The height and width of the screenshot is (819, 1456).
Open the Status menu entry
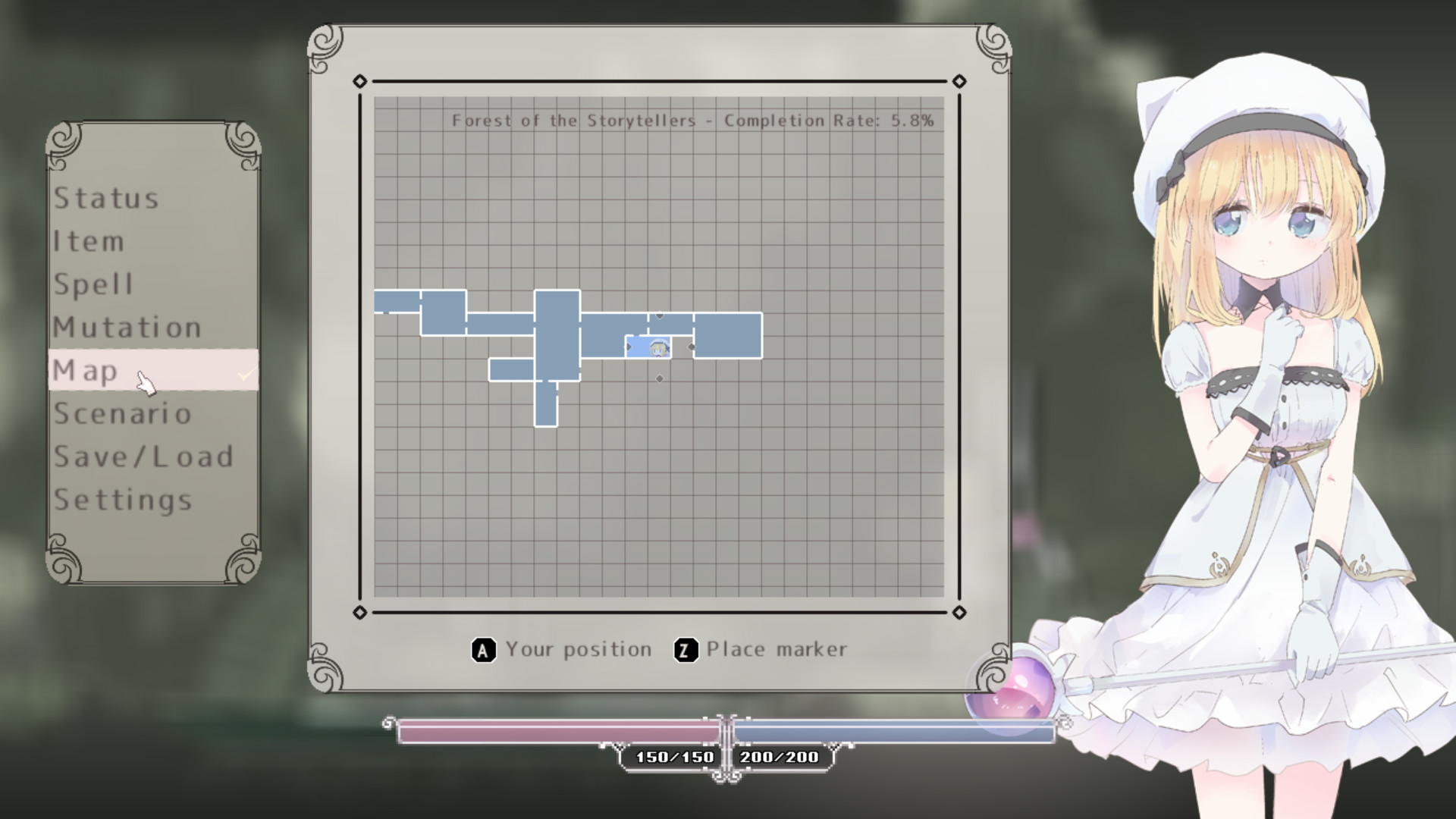(106, 199)
